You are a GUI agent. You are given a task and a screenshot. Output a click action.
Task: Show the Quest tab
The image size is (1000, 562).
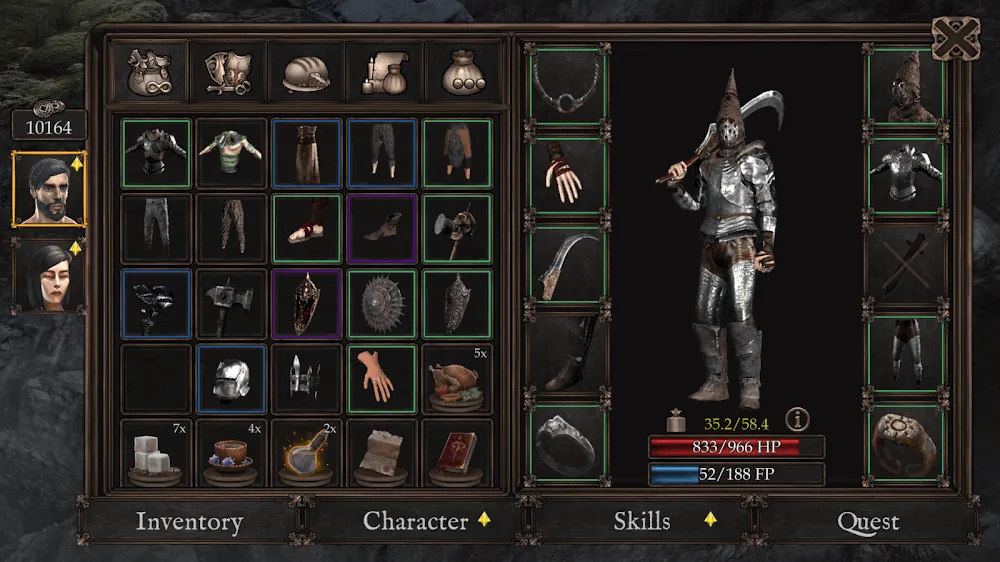(868, 522)
